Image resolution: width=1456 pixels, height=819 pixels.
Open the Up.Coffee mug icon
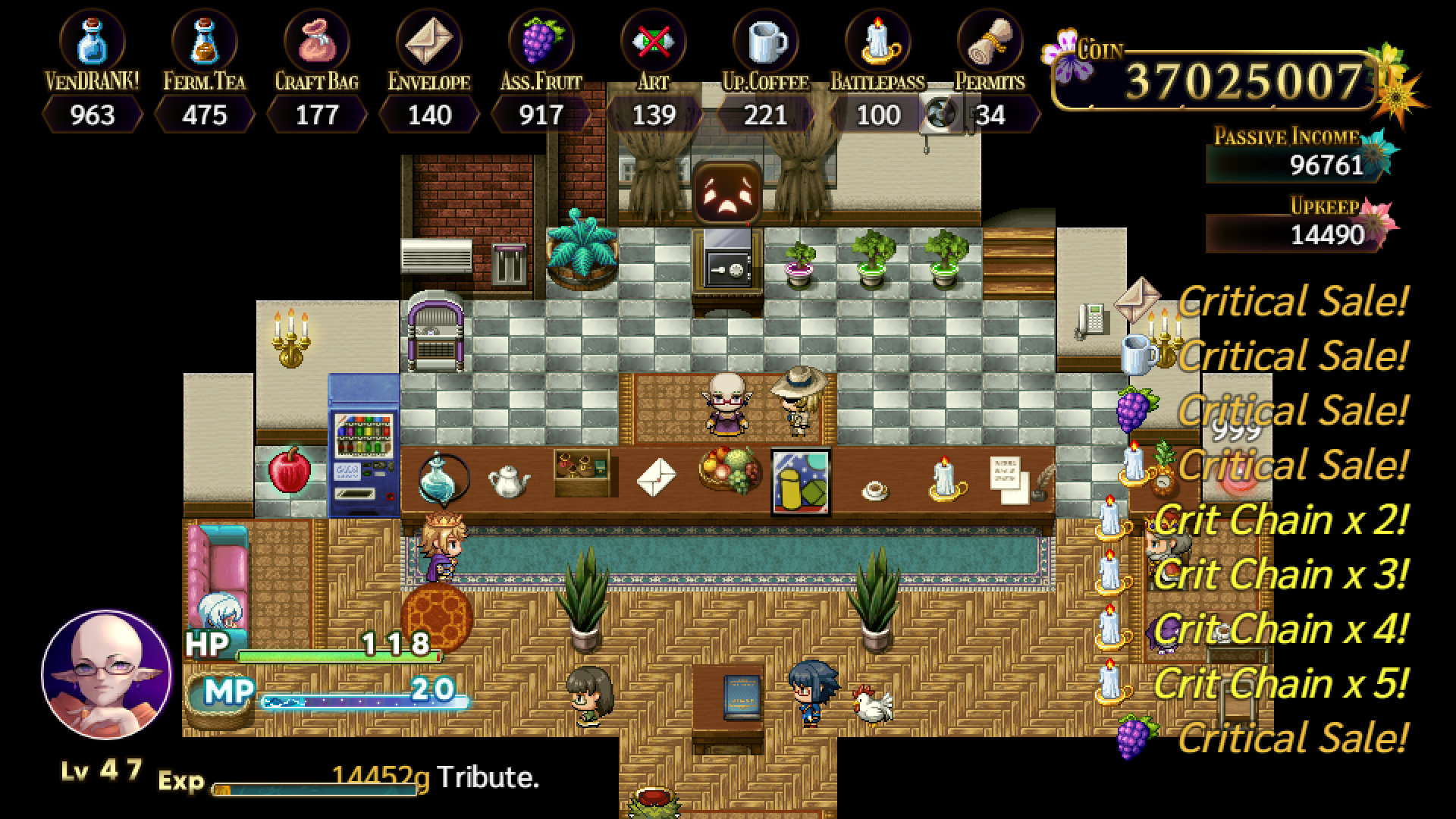click(x=766, y=38)
